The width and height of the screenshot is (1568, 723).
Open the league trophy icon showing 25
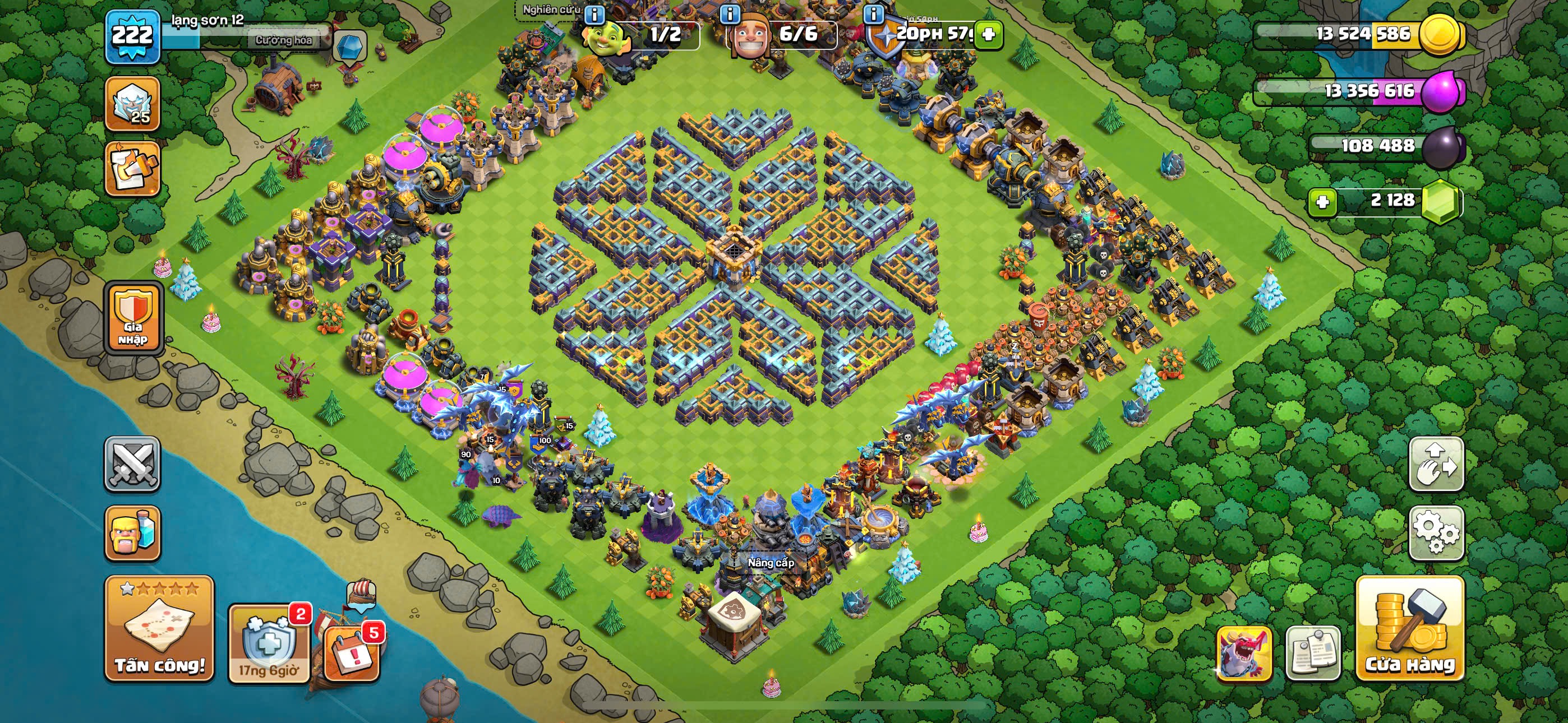[132, 104]
